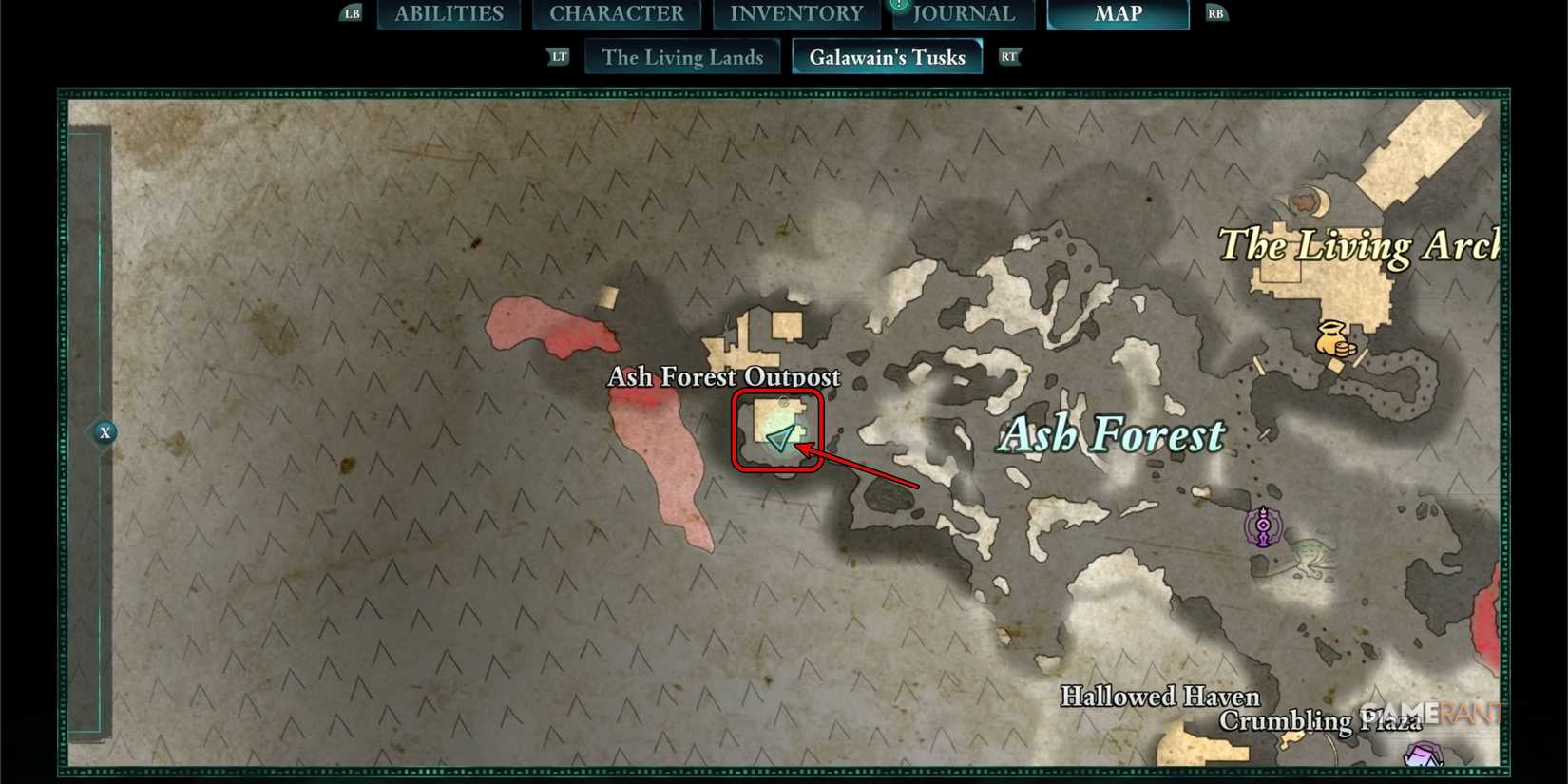Click the red-circled Ash Forest Outpost marker
This screenshot has height=784, width=1568.
point(777,430)
